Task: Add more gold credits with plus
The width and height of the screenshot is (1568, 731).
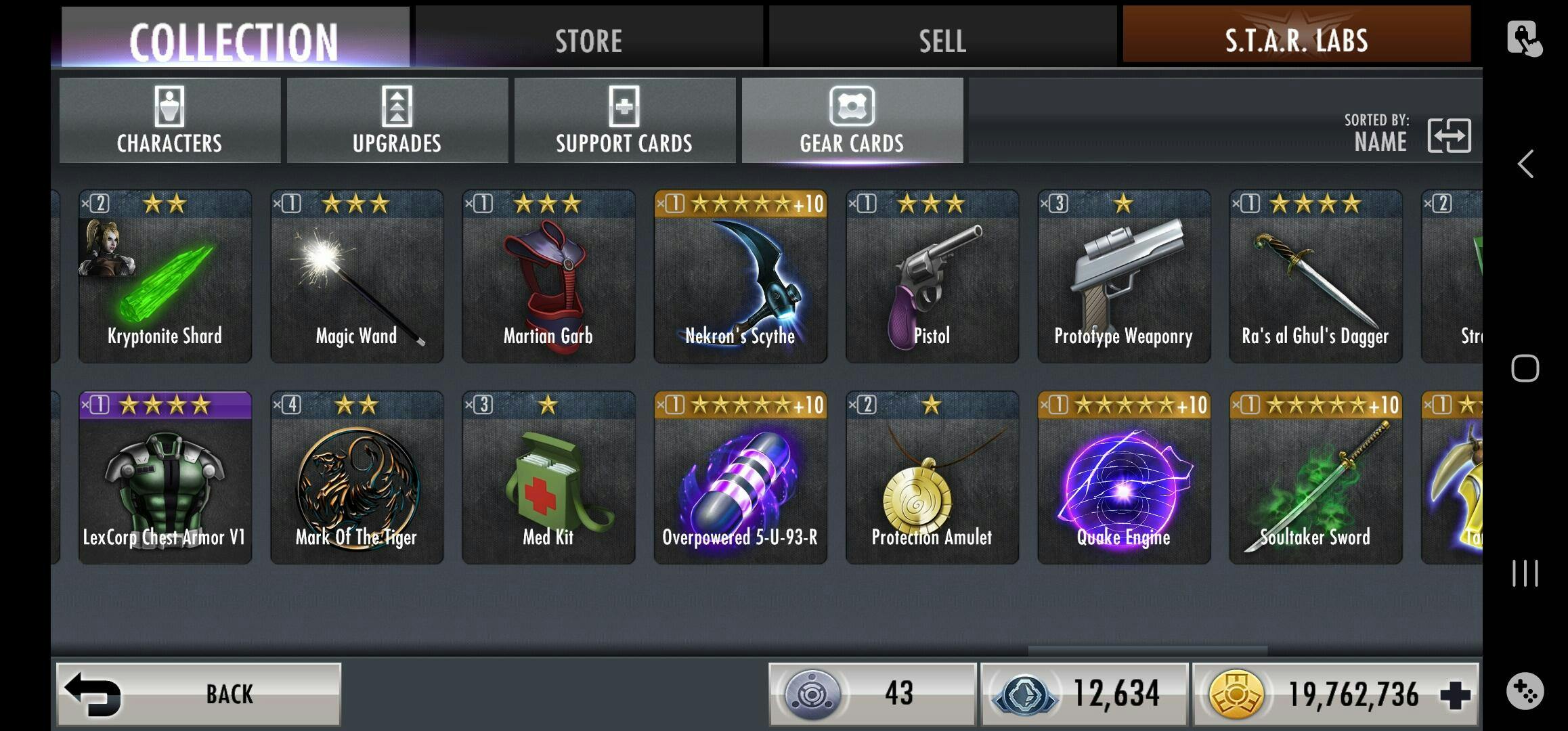Action: point(1455,694)
